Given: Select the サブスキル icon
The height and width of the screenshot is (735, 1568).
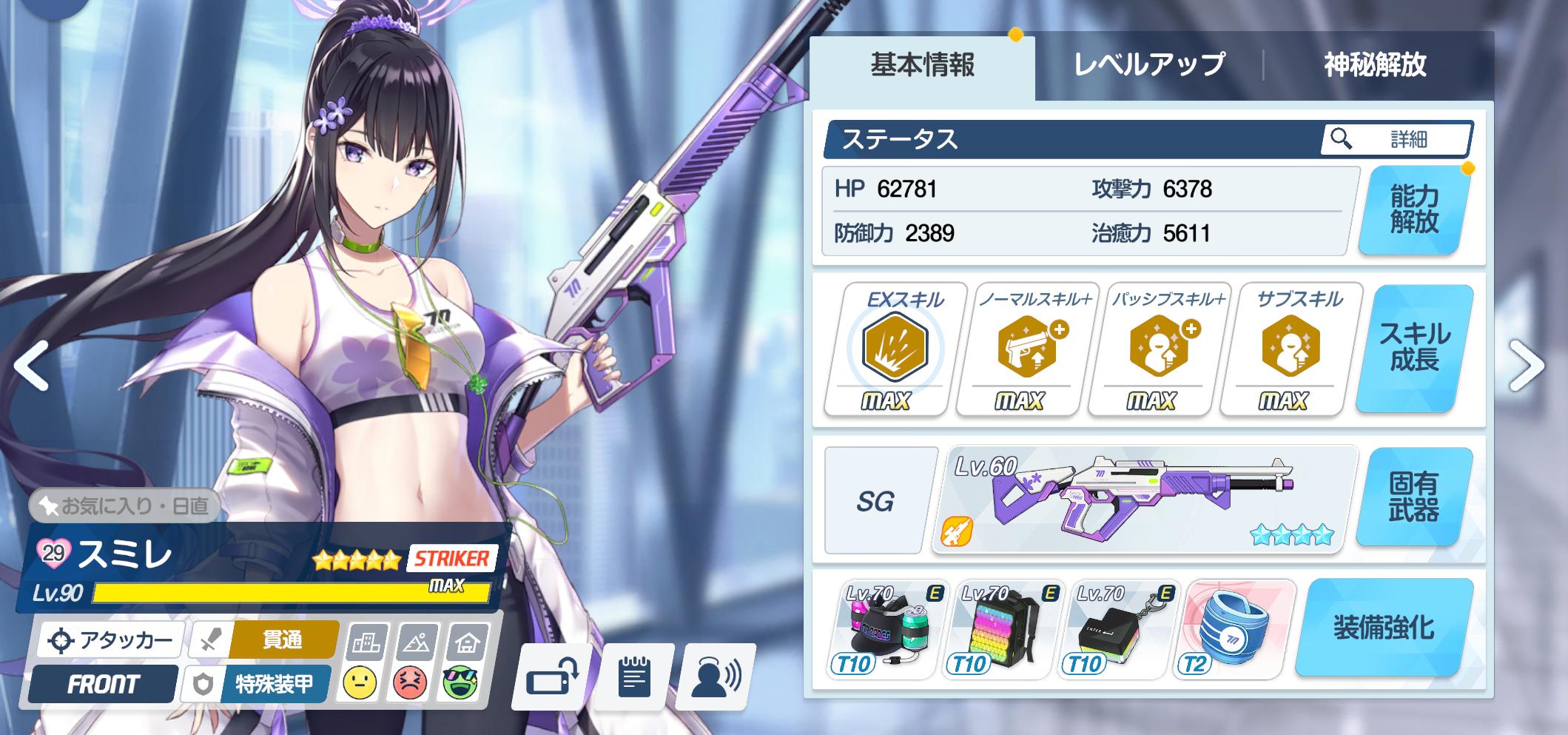Looking at the screenshot, I should (1291, 346).
